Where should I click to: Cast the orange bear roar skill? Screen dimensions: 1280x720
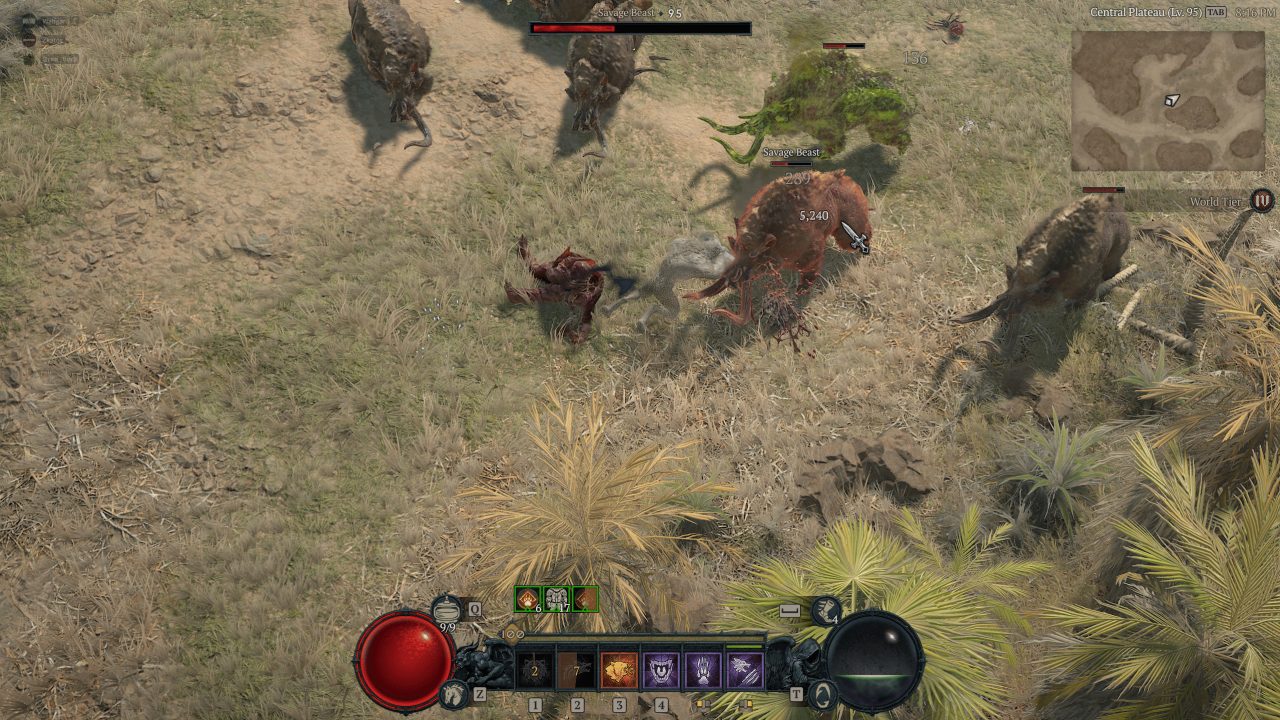619,670
